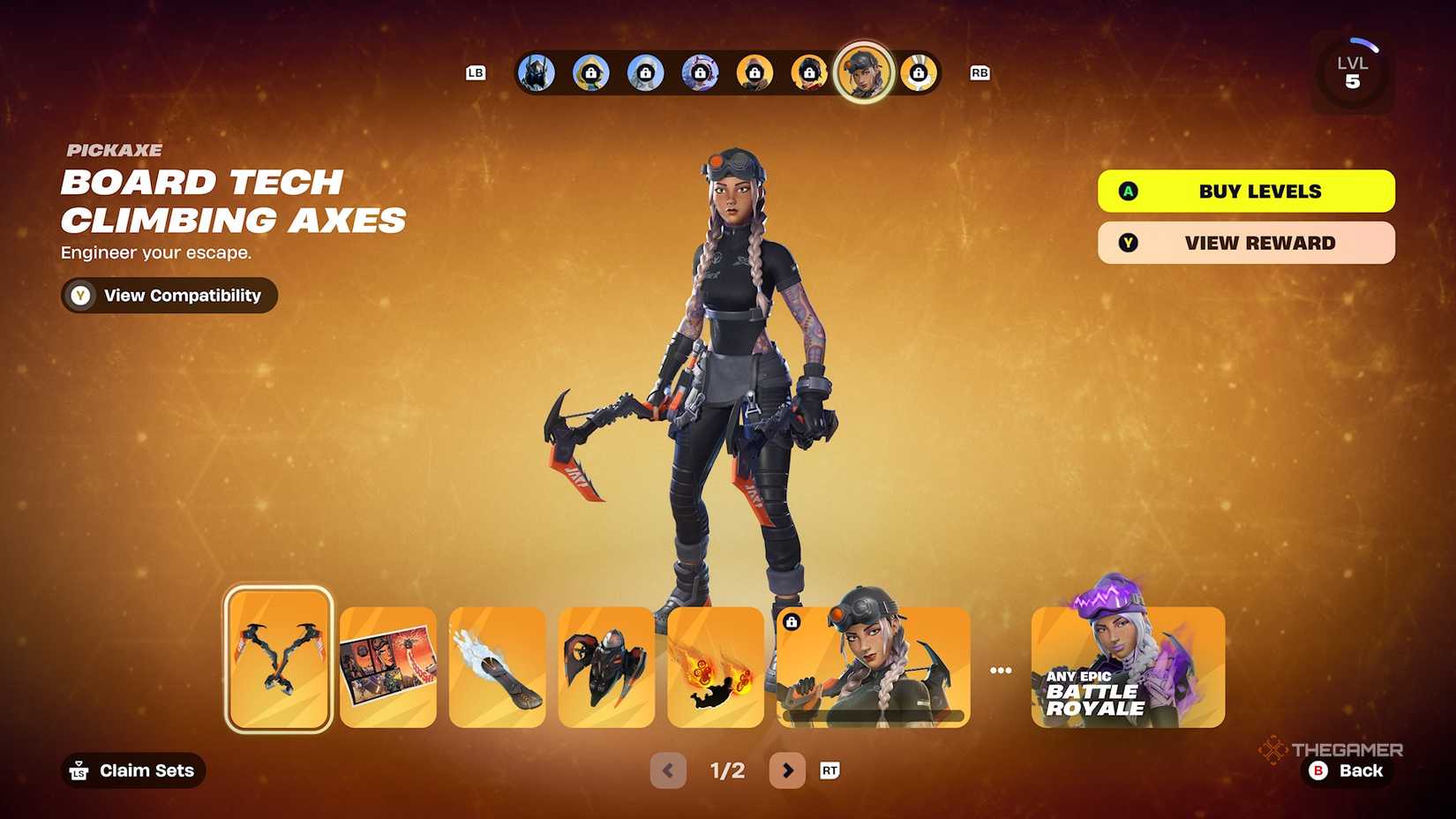Advance to page 2 with the right arrow
The image size is (1456, 819).
[x=788, y=770]
